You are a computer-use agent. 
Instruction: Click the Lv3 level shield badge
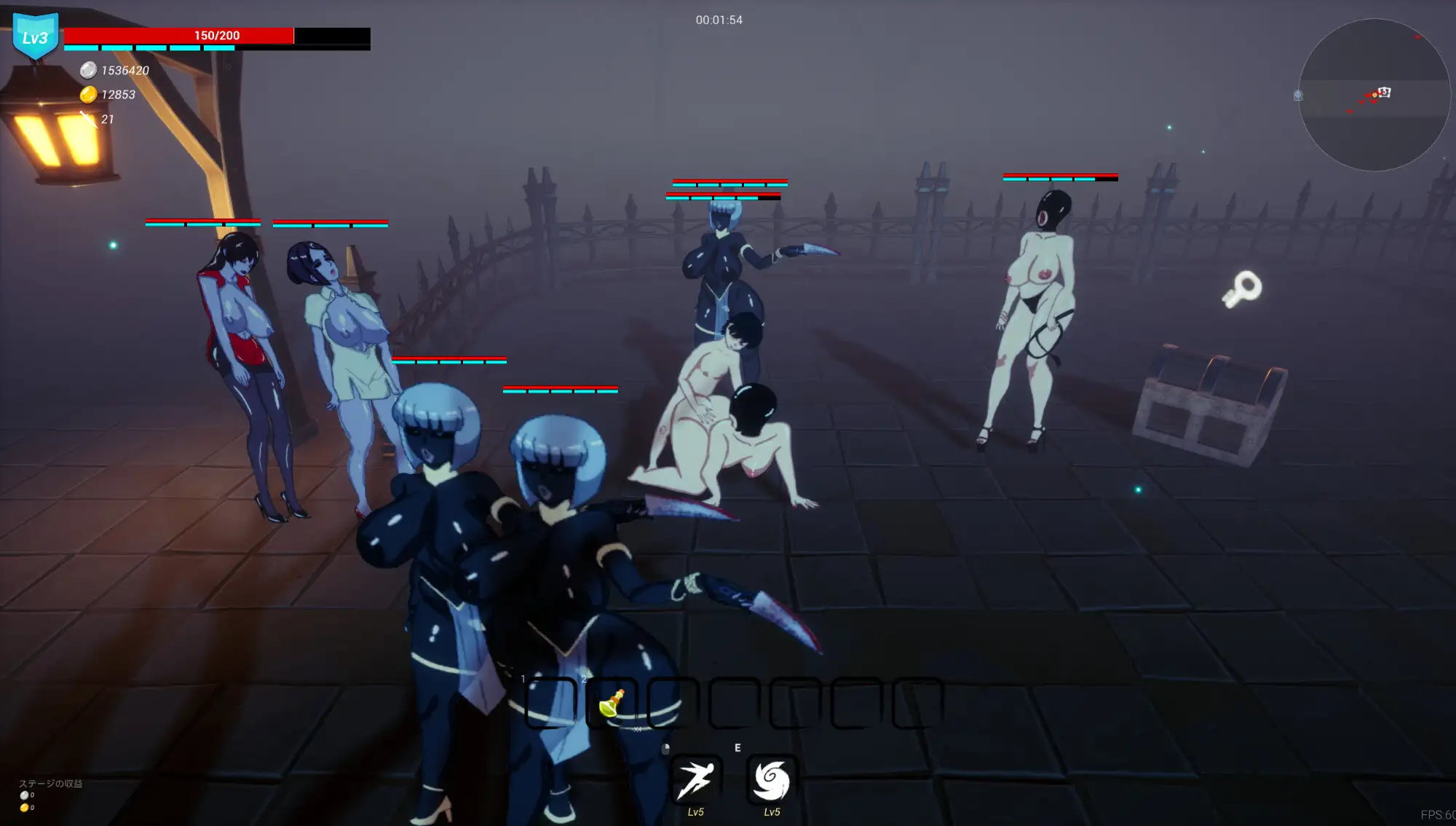click(35, 36)
